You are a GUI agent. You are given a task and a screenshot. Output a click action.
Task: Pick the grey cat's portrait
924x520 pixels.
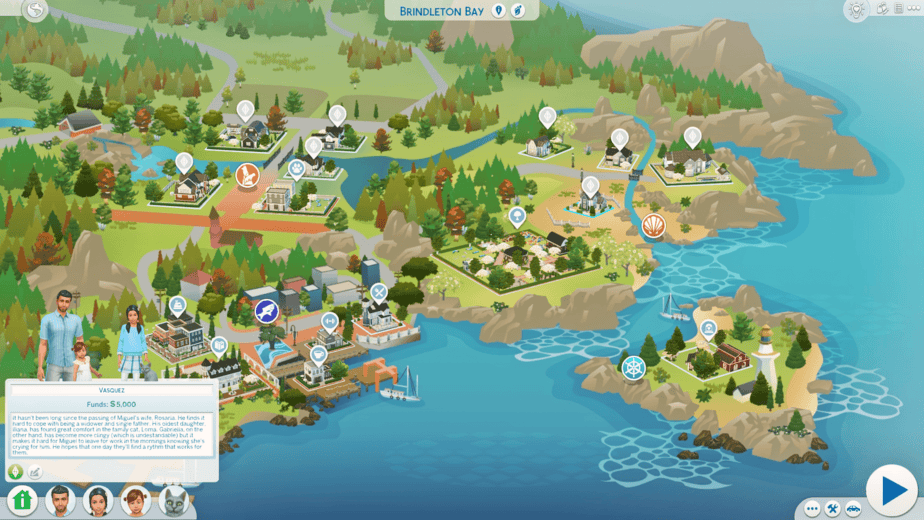click(172, 500)
